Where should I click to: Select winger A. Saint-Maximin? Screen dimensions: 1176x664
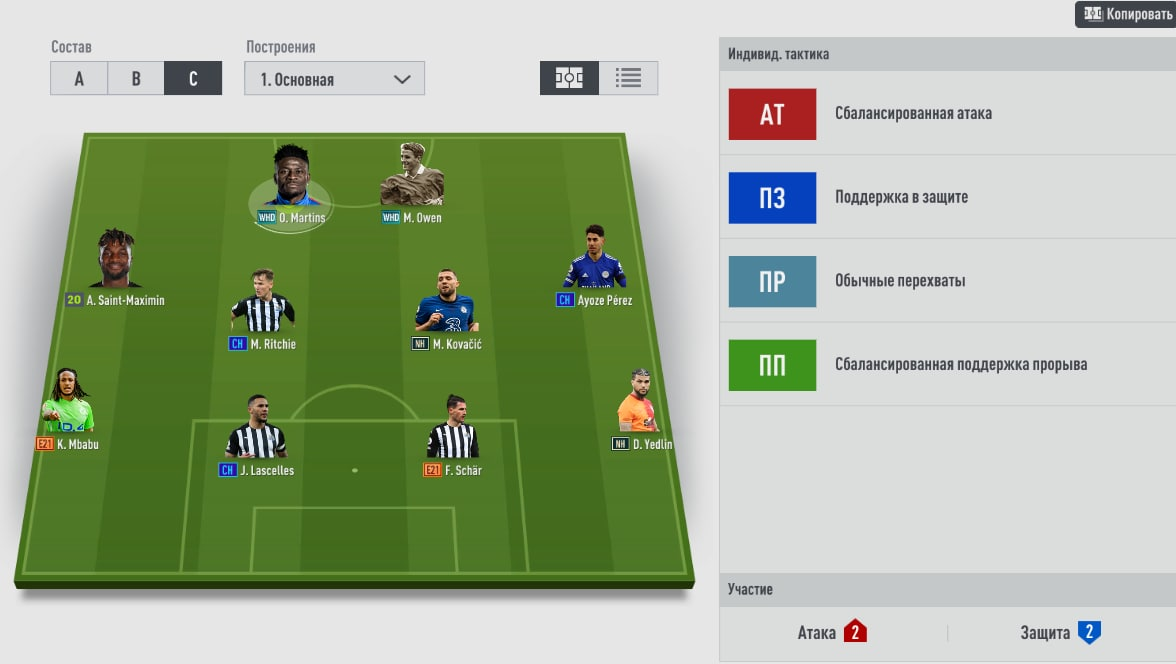tap(115, 262)
